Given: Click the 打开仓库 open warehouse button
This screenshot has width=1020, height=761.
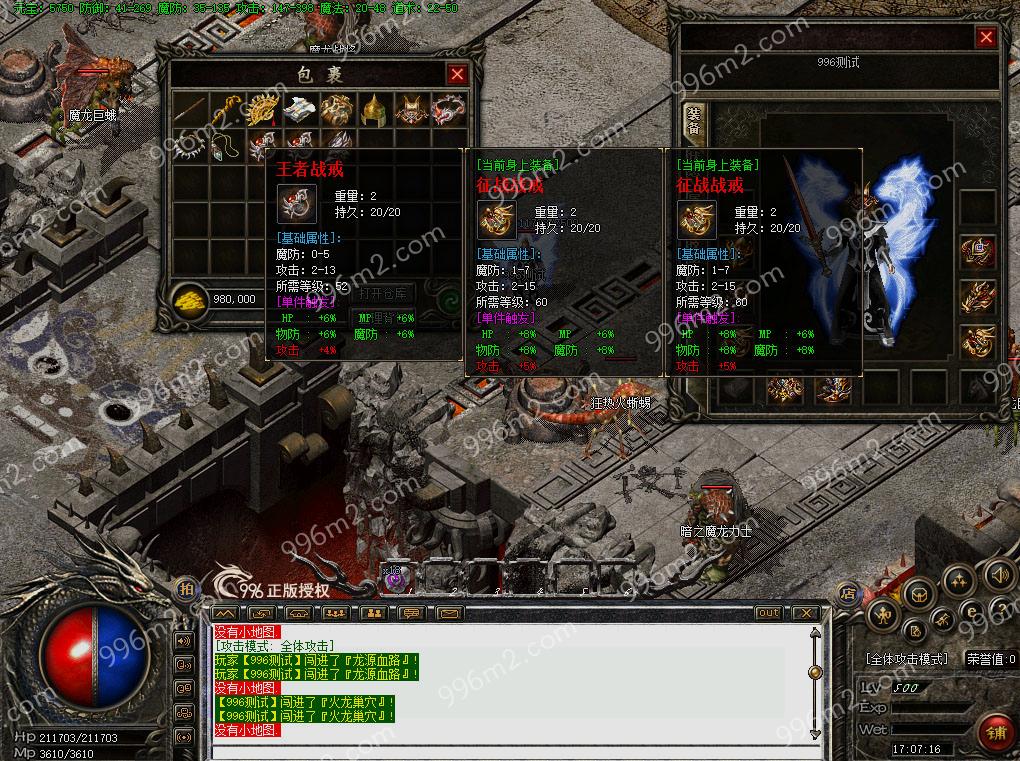Looking at the screenshot, I should coord(382,294).
